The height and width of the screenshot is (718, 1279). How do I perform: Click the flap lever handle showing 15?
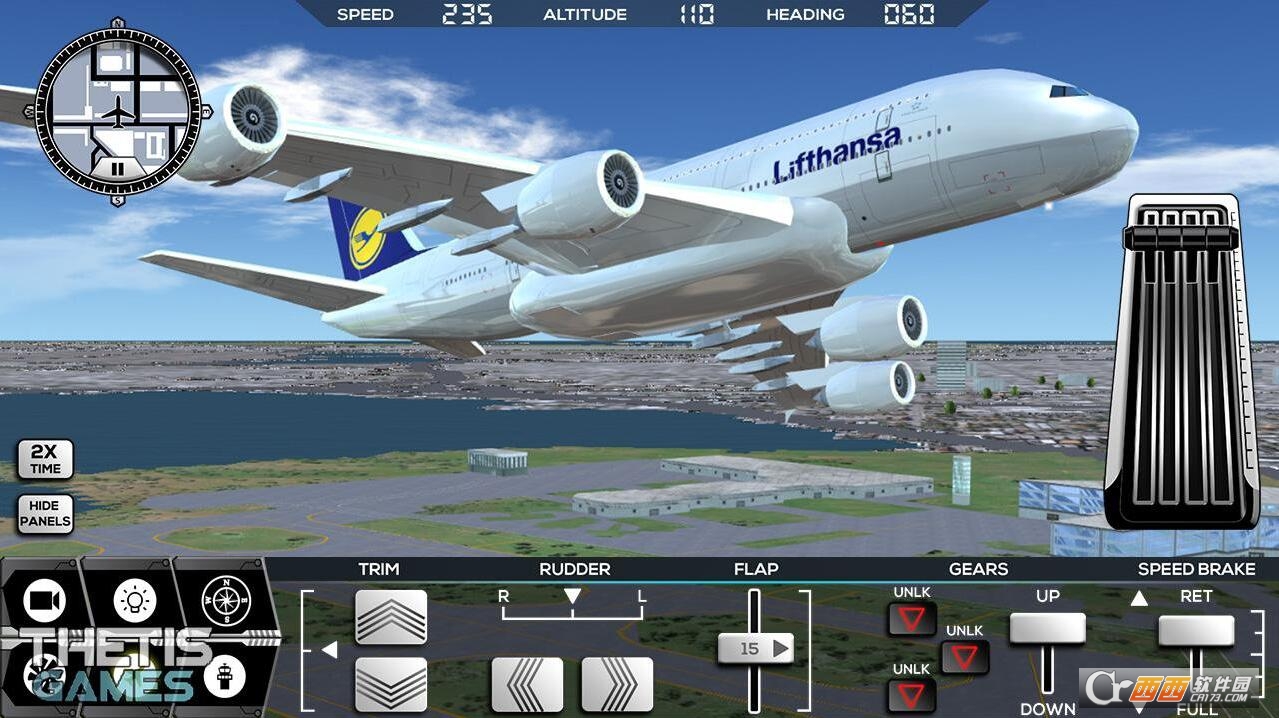[754, 649]
